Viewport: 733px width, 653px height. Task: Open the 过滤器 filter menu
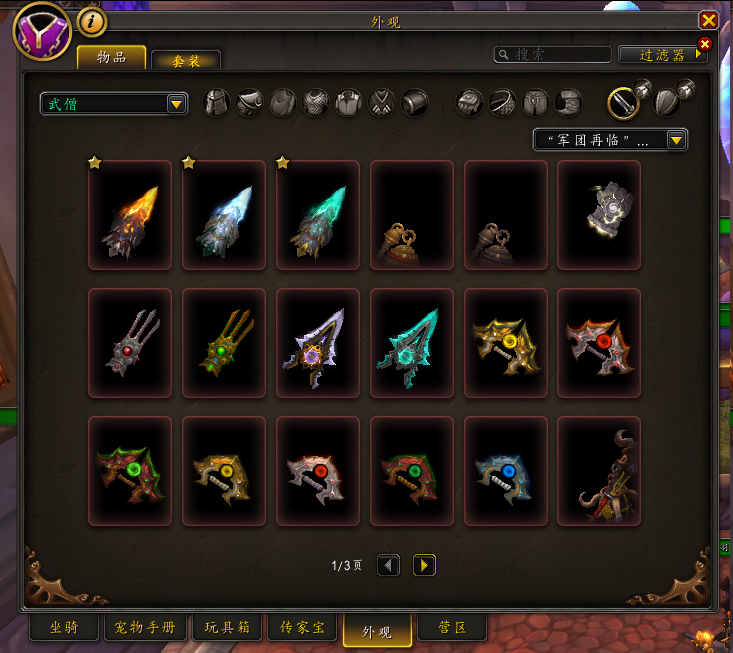click(x=662, y=54)
